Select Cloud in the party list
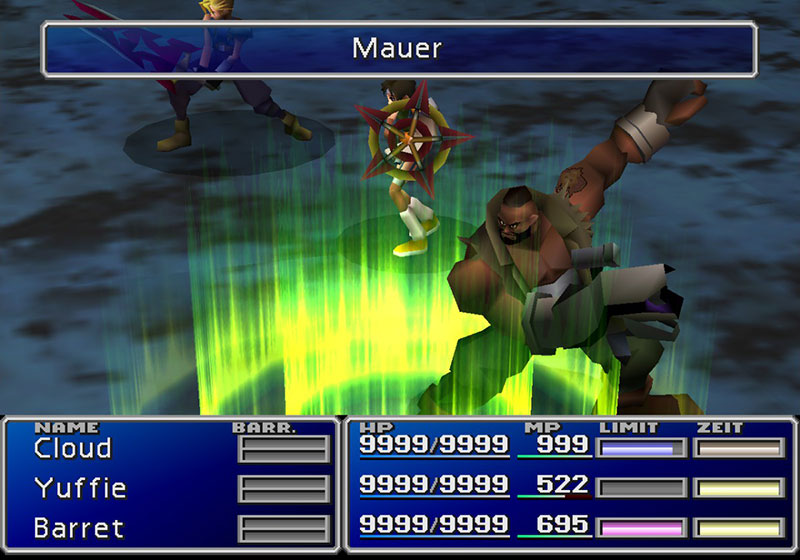Screen dimensions: 800x560 [72, 448]
